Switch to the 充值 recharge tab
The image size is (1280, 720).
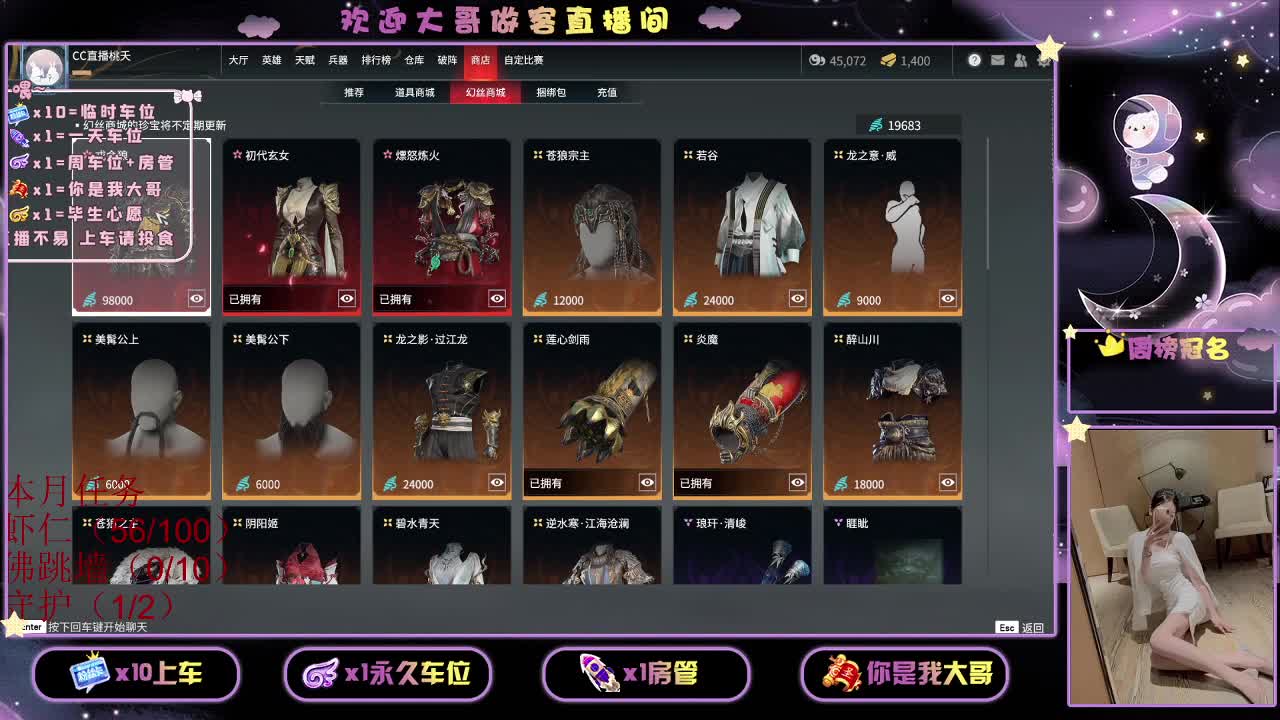coord(606,92)
